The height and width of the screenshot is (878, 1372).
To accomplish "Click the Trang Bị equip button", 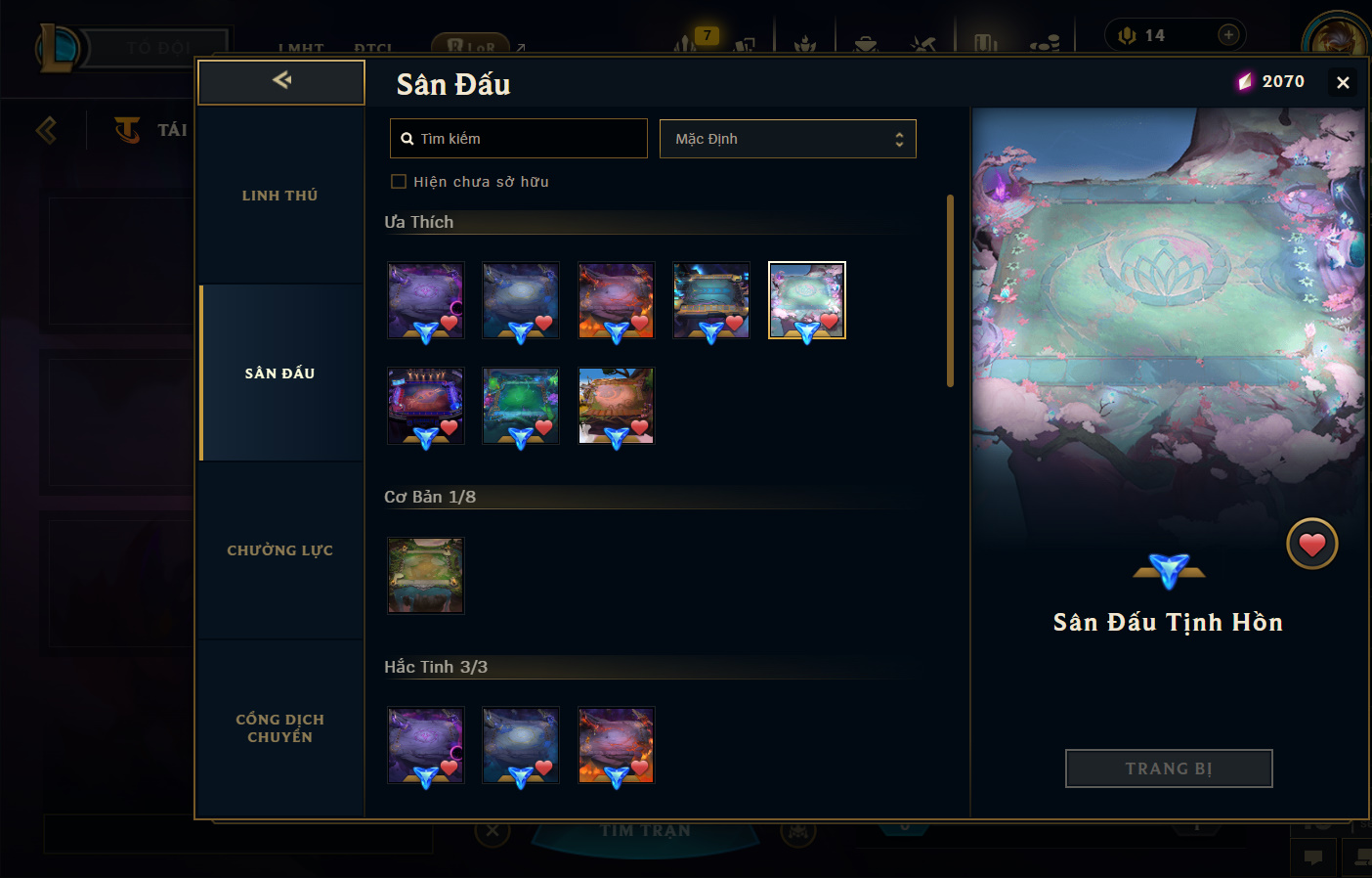I will [1168, 768].
